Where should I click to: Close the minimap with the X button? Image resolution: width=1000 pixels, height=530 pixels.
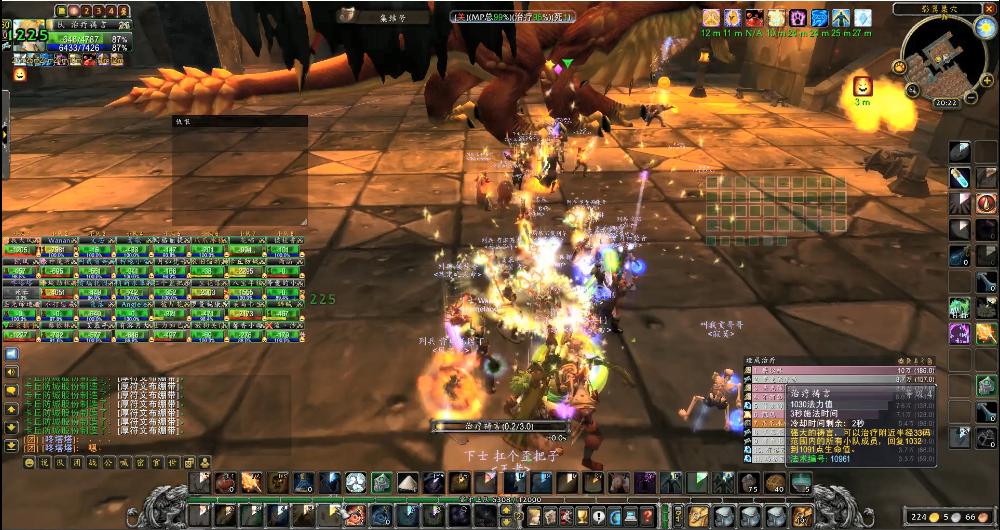coord(988,7)
